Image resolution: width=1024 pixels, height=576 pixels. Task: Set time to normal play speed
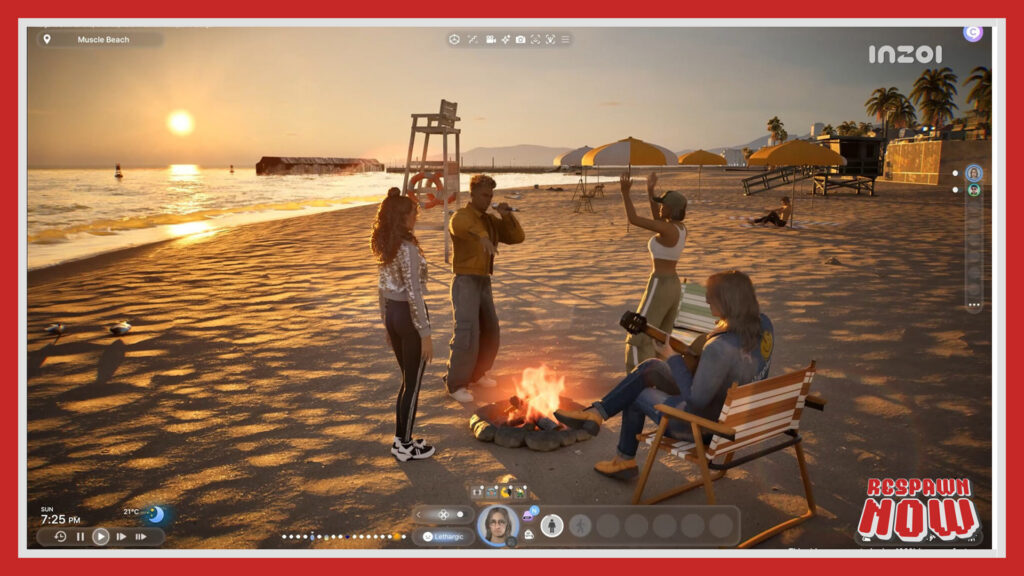101,537
